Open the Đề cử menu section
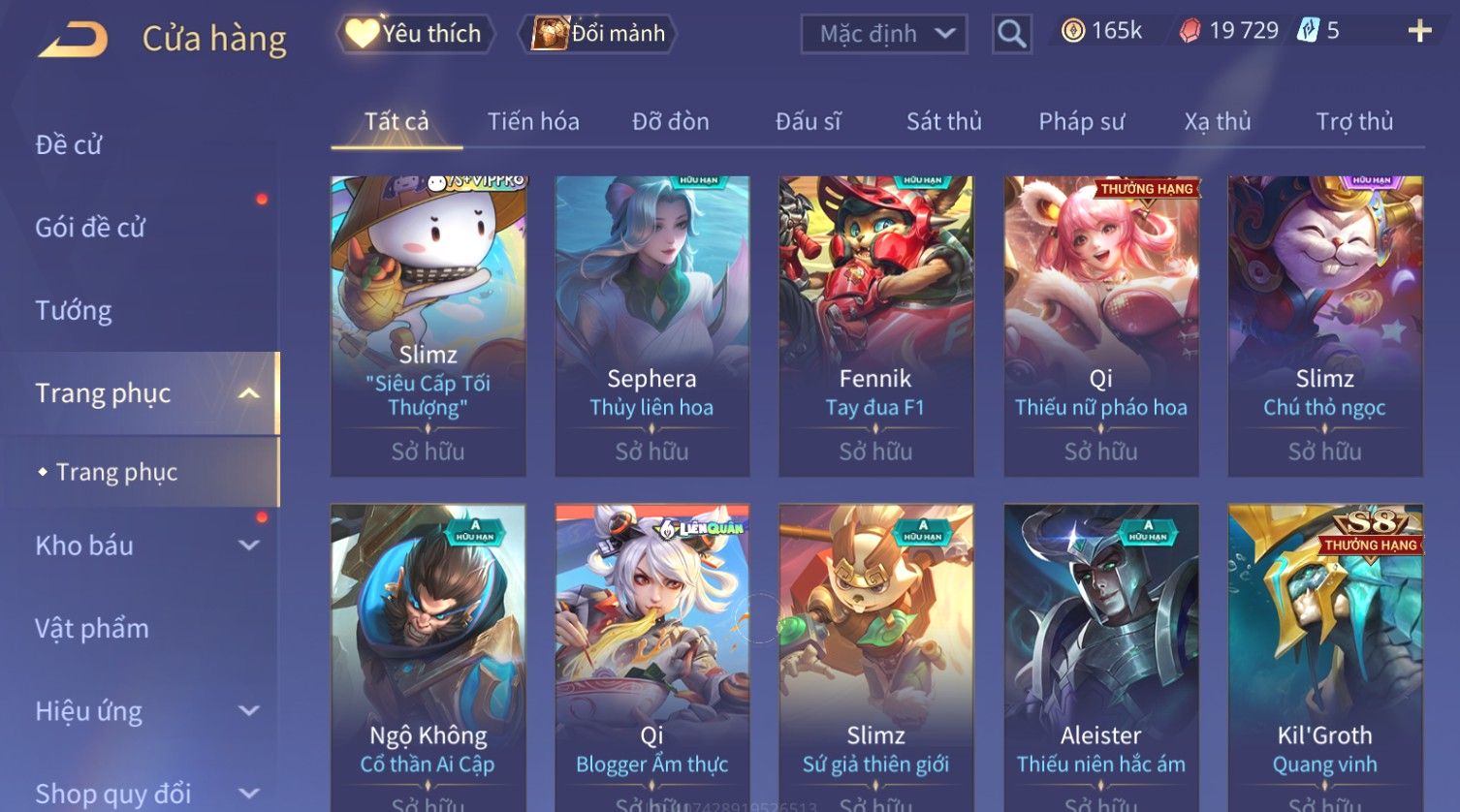Viewport: 1460px width, 812px height. click(x=69, y=145)
